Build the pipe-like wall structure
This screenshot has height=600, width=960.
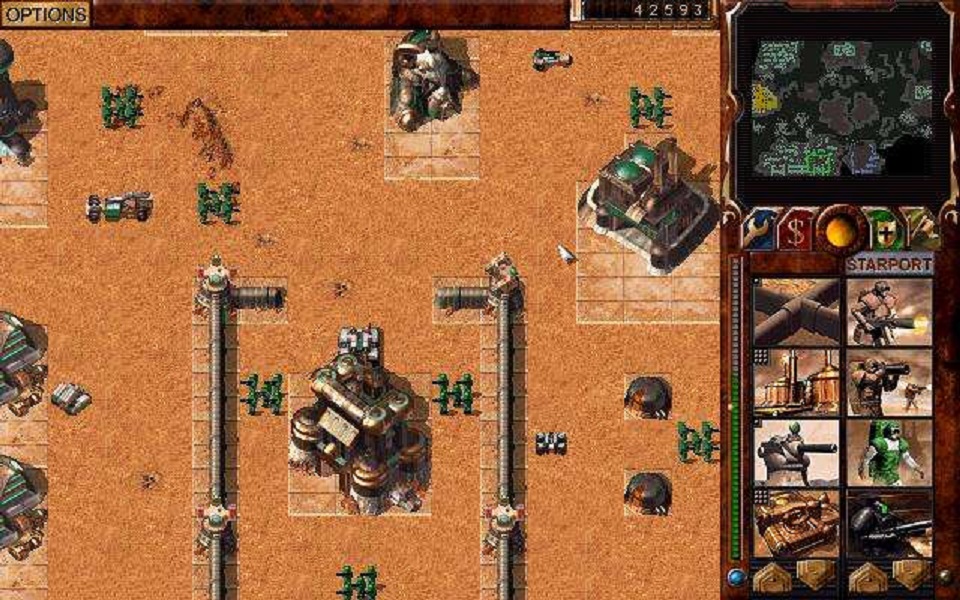796,312
